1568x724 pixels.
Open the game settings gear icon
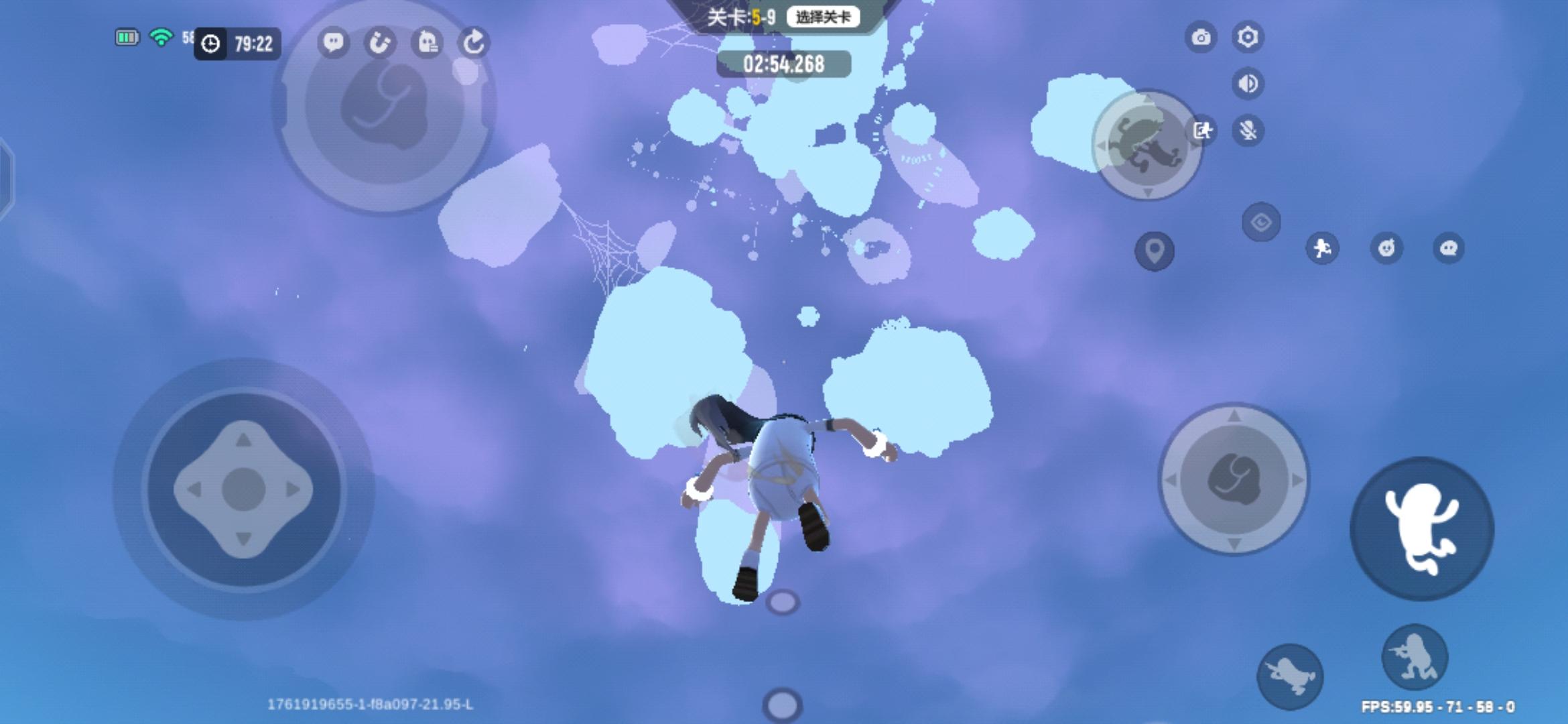pyautogui.click(x=1246, y=38)
